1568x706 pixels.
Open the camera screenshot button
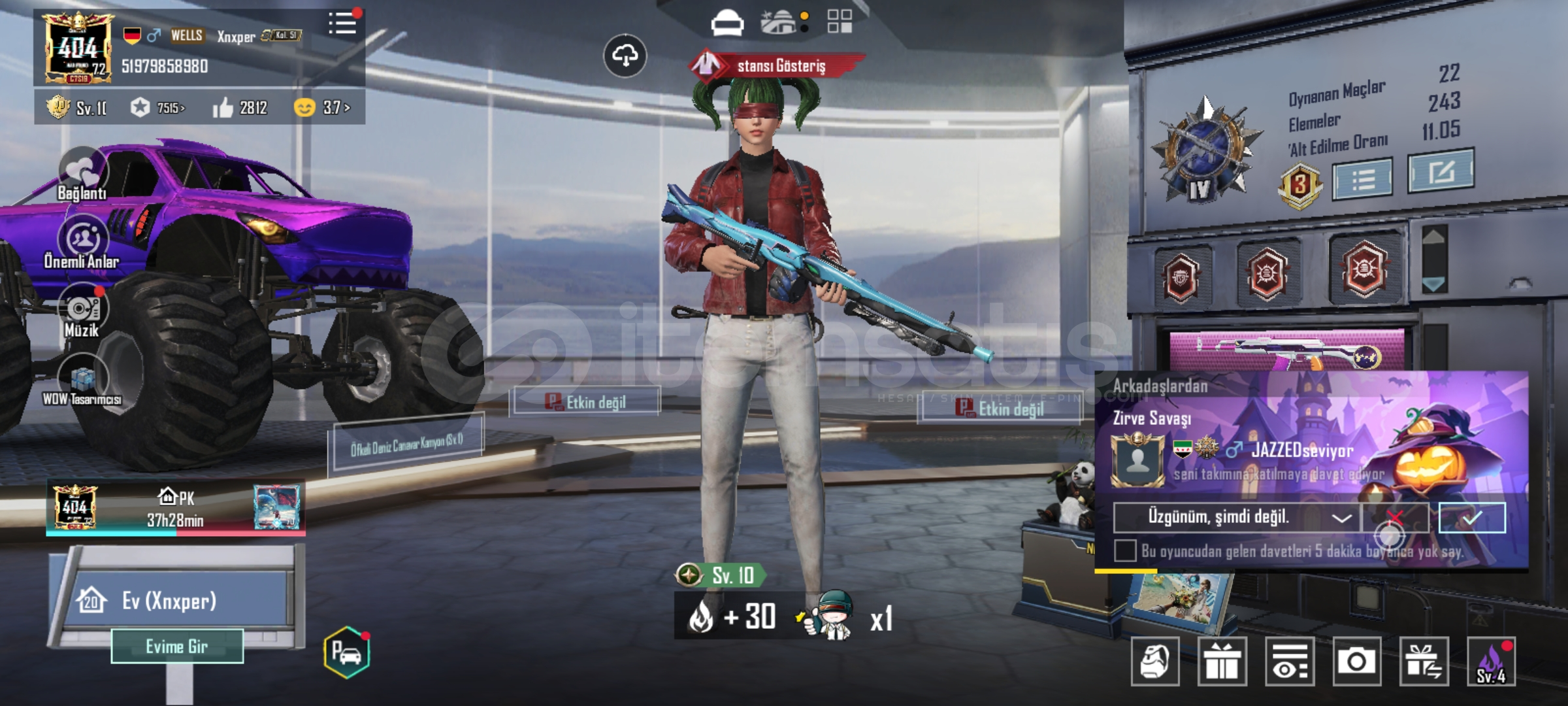[1356, 662]
